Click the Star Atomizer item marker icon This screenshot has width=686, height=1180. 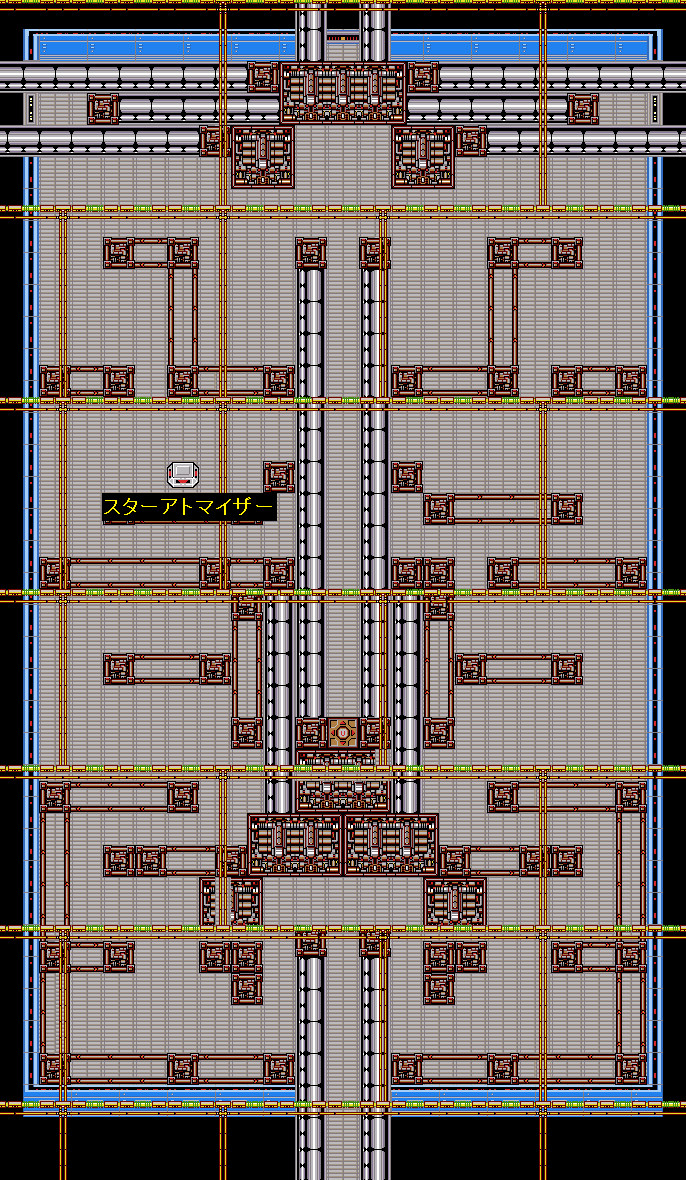(181, 474)
